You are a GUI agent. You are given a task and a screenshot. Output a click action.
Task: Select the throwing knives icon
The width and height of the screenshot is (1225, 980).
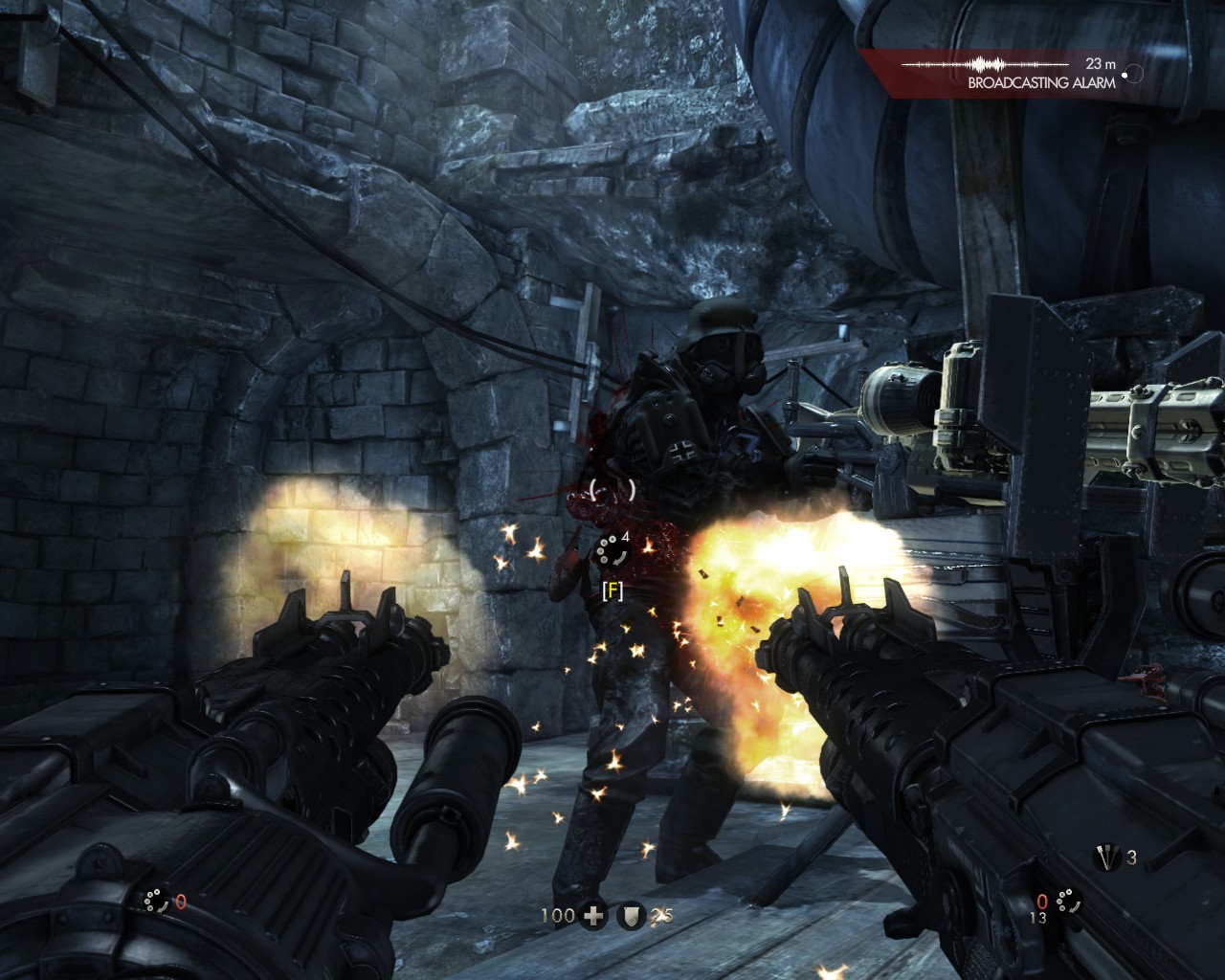point(1107,857)
